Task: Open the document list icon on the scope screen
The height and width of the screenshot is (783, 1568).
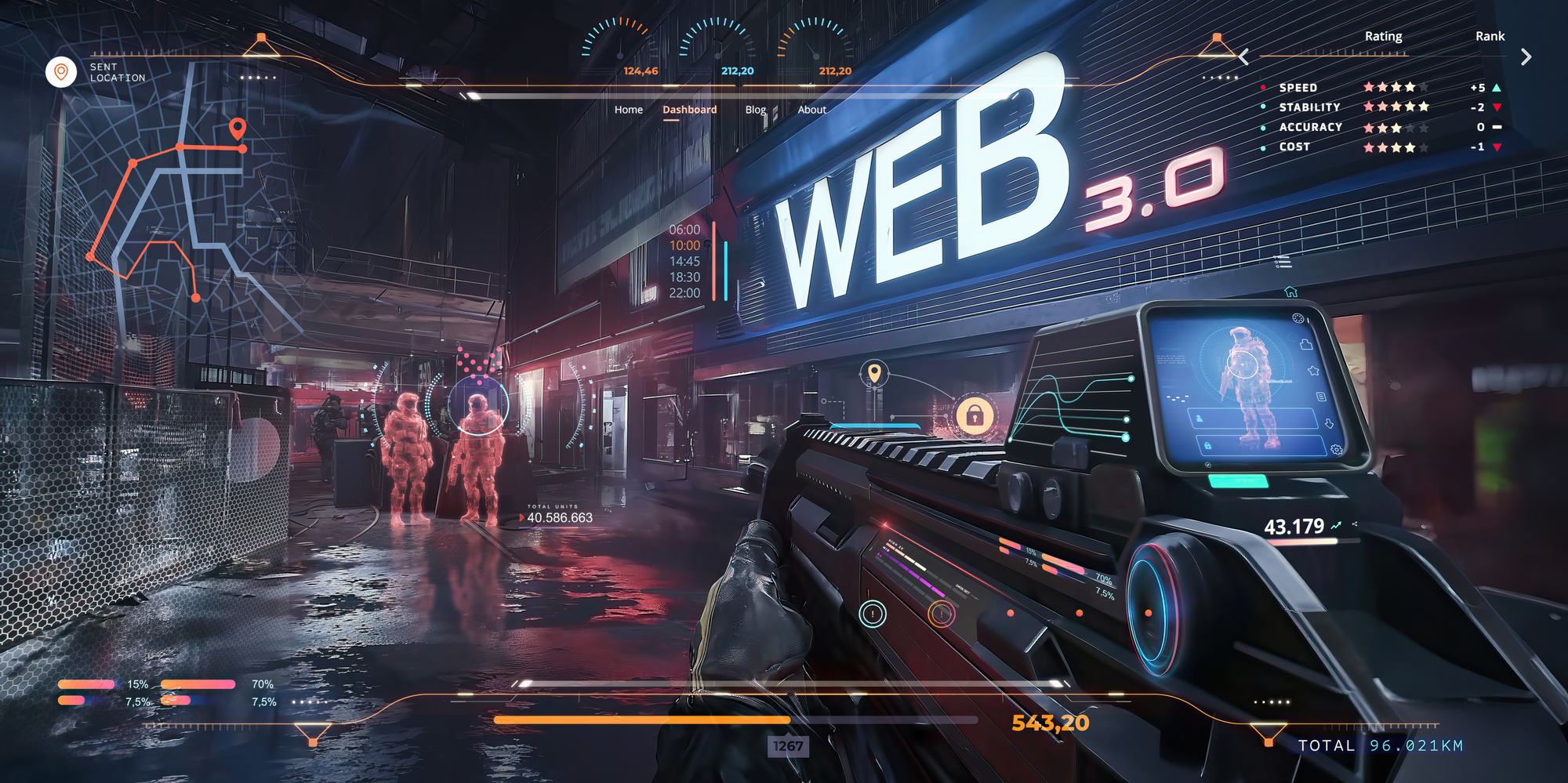Action: coord(1321,397)
